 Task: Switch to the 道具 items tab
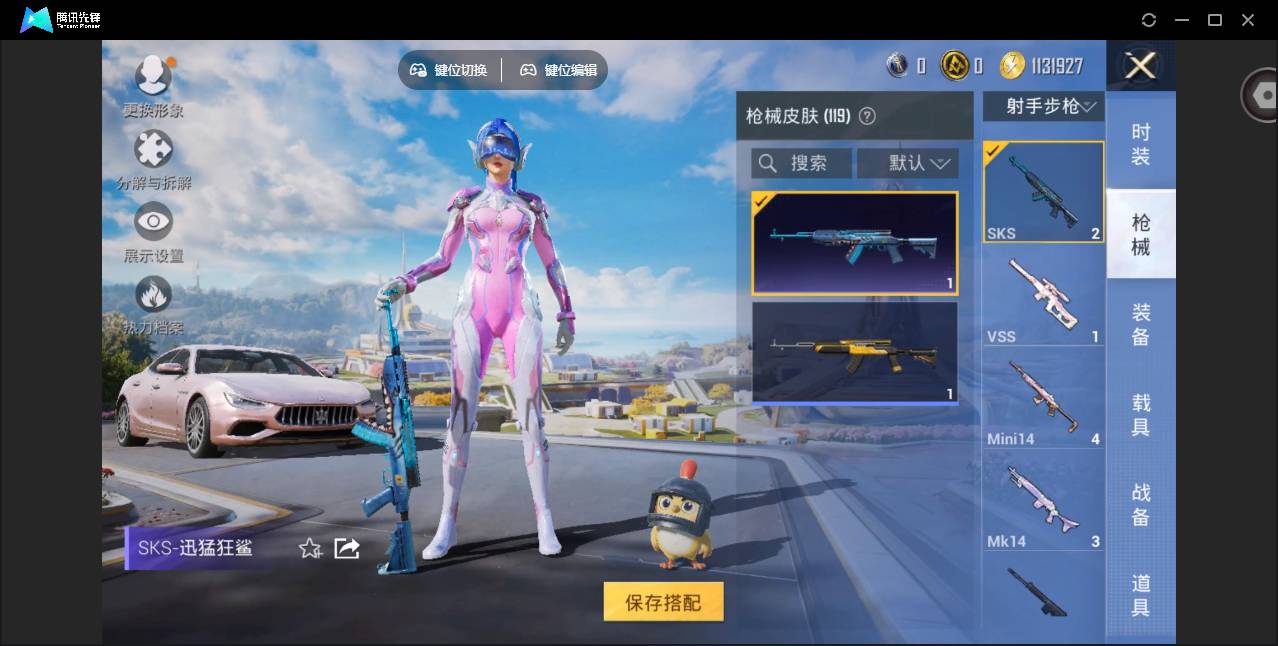pyautogui.click(x=1140, y=595)
